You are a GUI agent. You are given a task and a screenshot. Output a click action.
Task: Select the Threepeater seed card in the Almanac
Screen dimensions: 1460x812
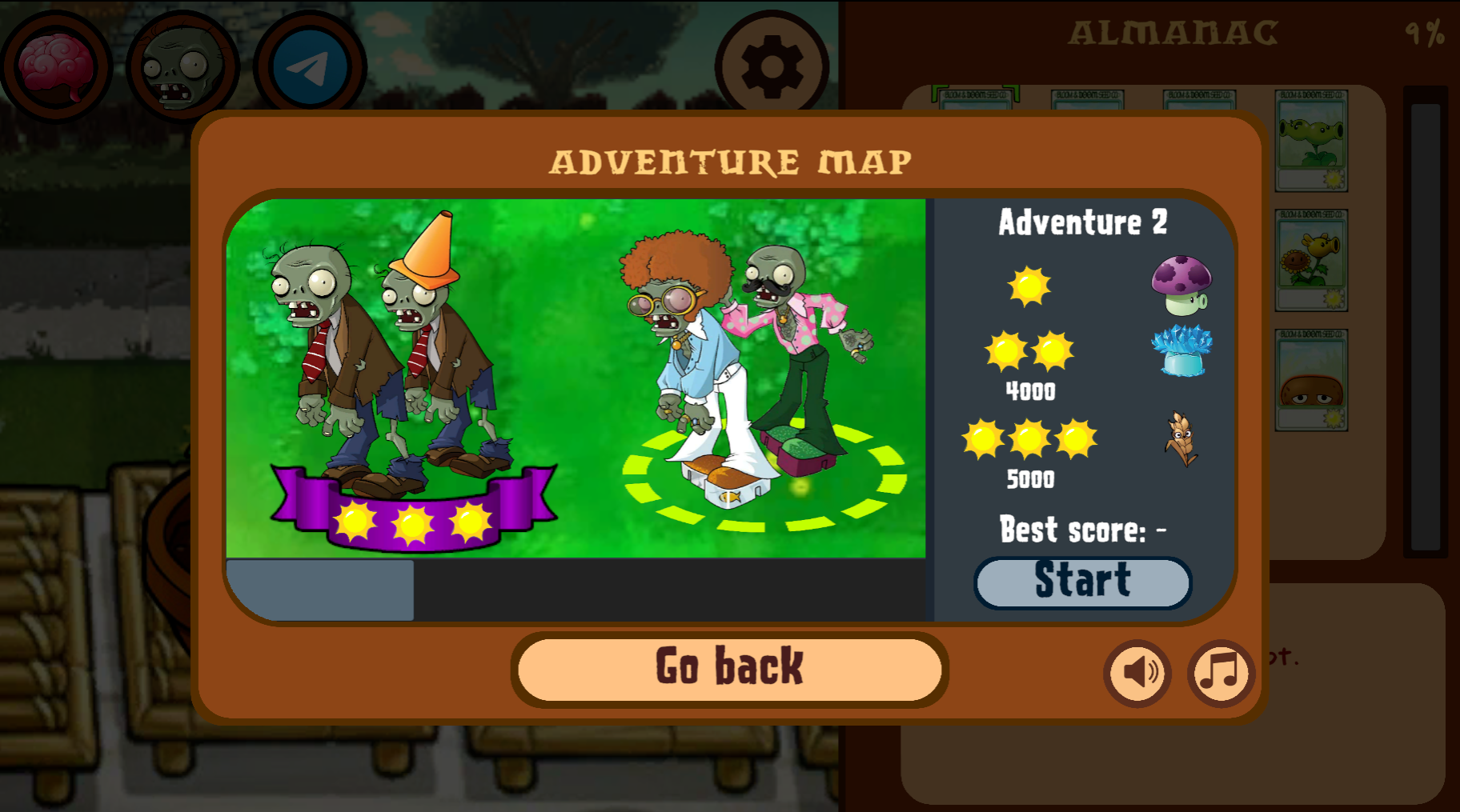tap(1312, 142)
